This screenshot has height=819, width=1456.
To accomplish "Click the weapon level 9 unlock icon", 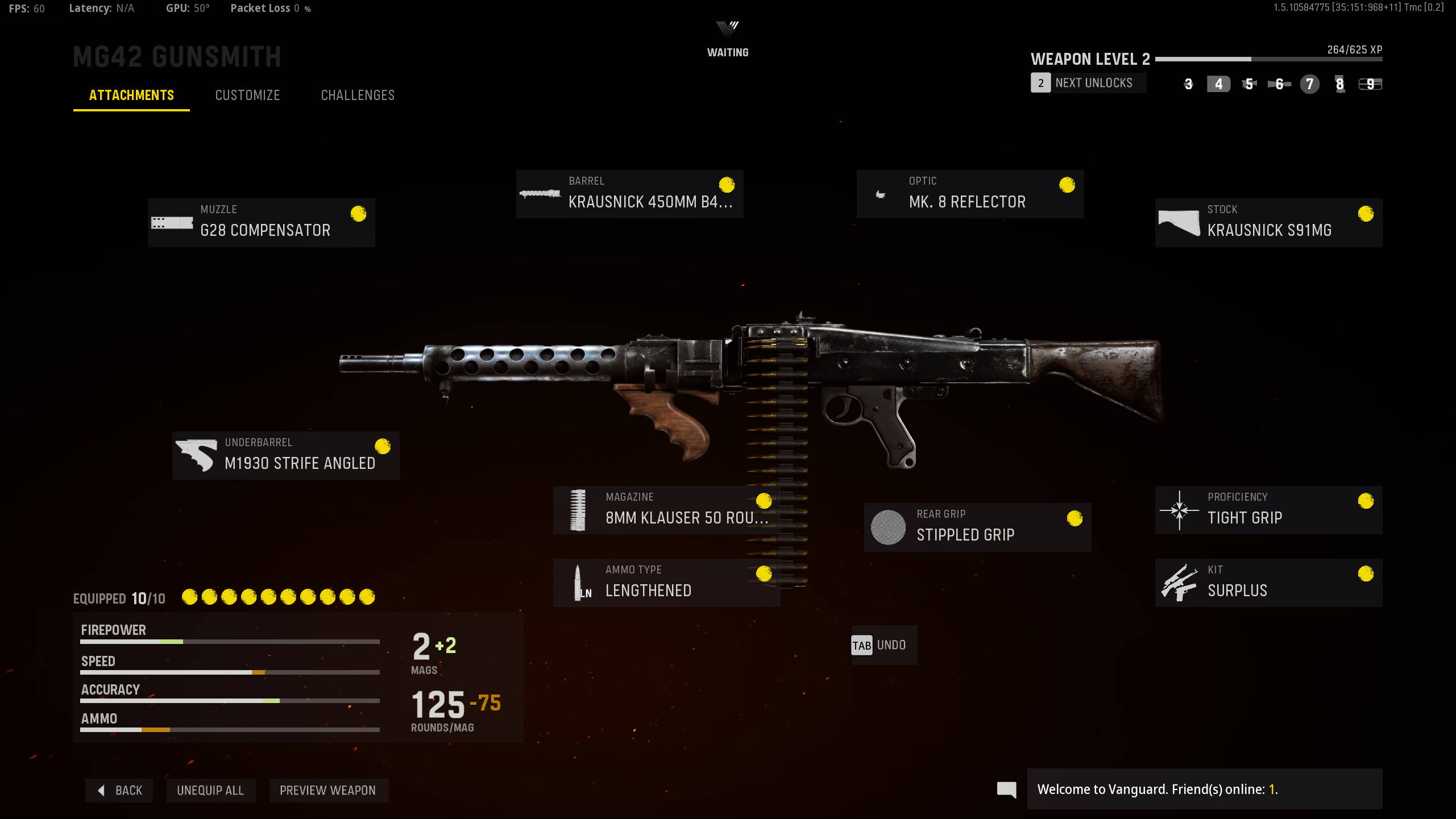I will click(x=1370, y=84).
